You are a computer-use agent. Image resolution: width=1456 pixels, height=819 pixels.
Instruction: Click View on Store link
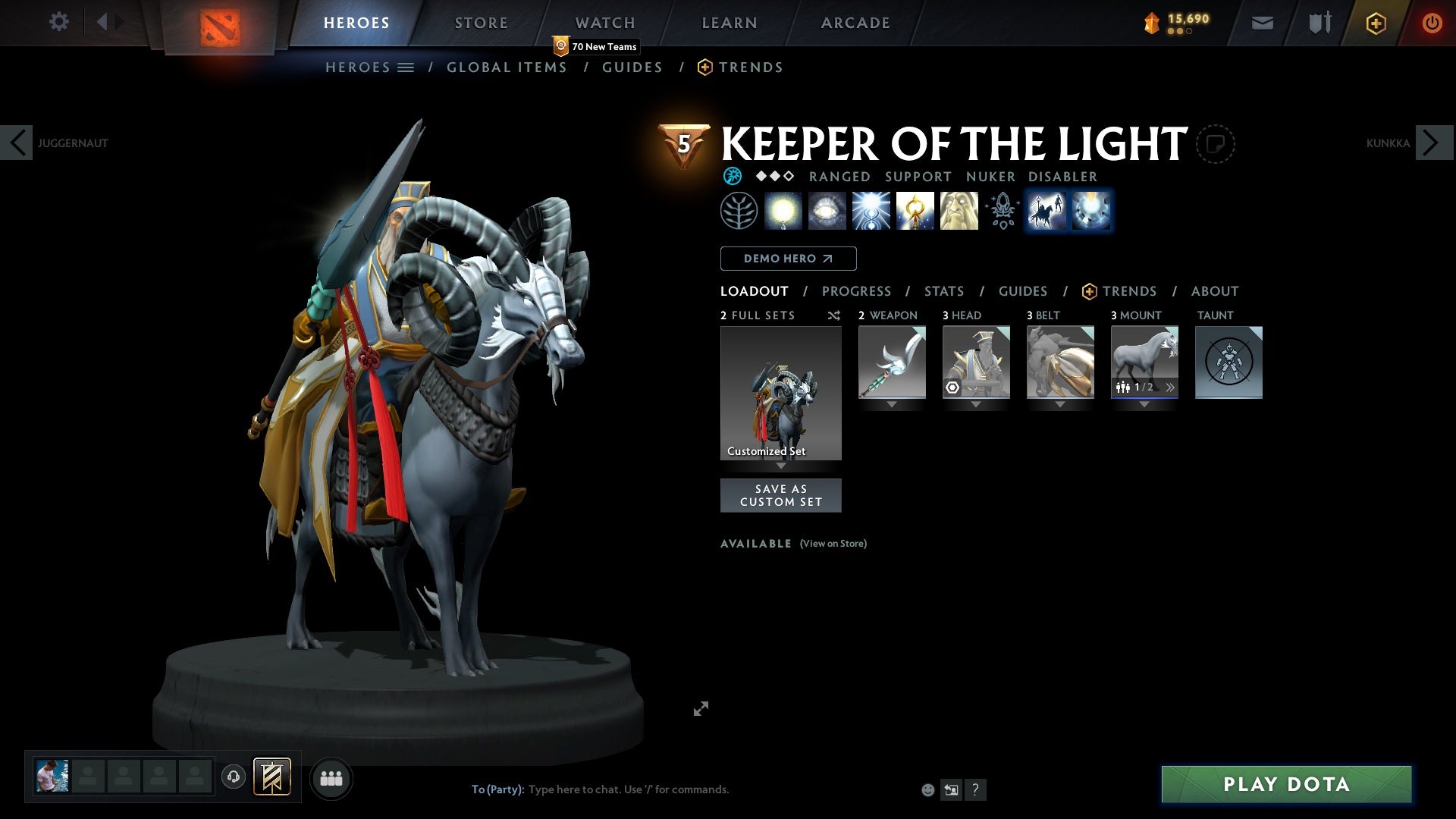833,544
